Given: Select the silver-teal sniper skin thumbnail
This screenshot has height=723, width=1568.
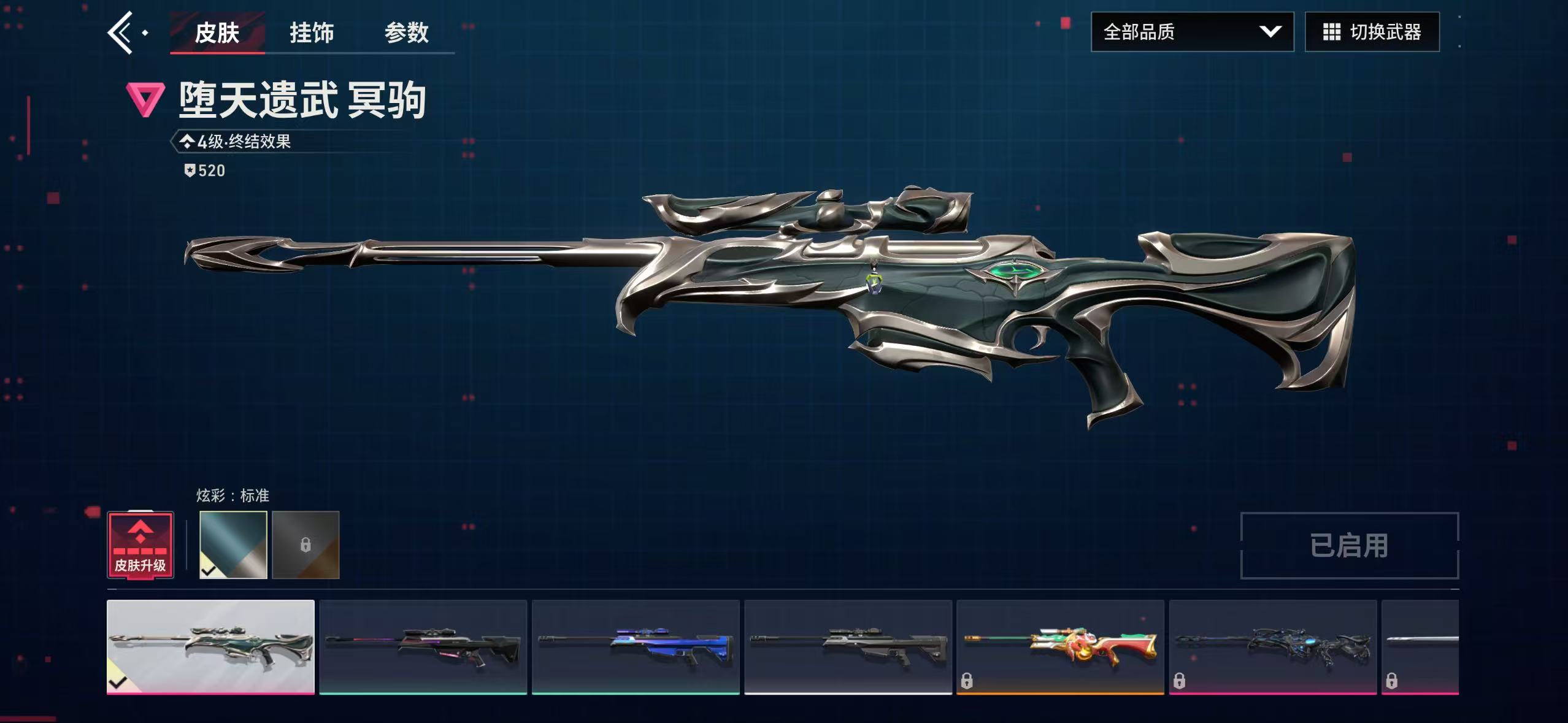Looking at the screenshot, I should tap(210, 646).
